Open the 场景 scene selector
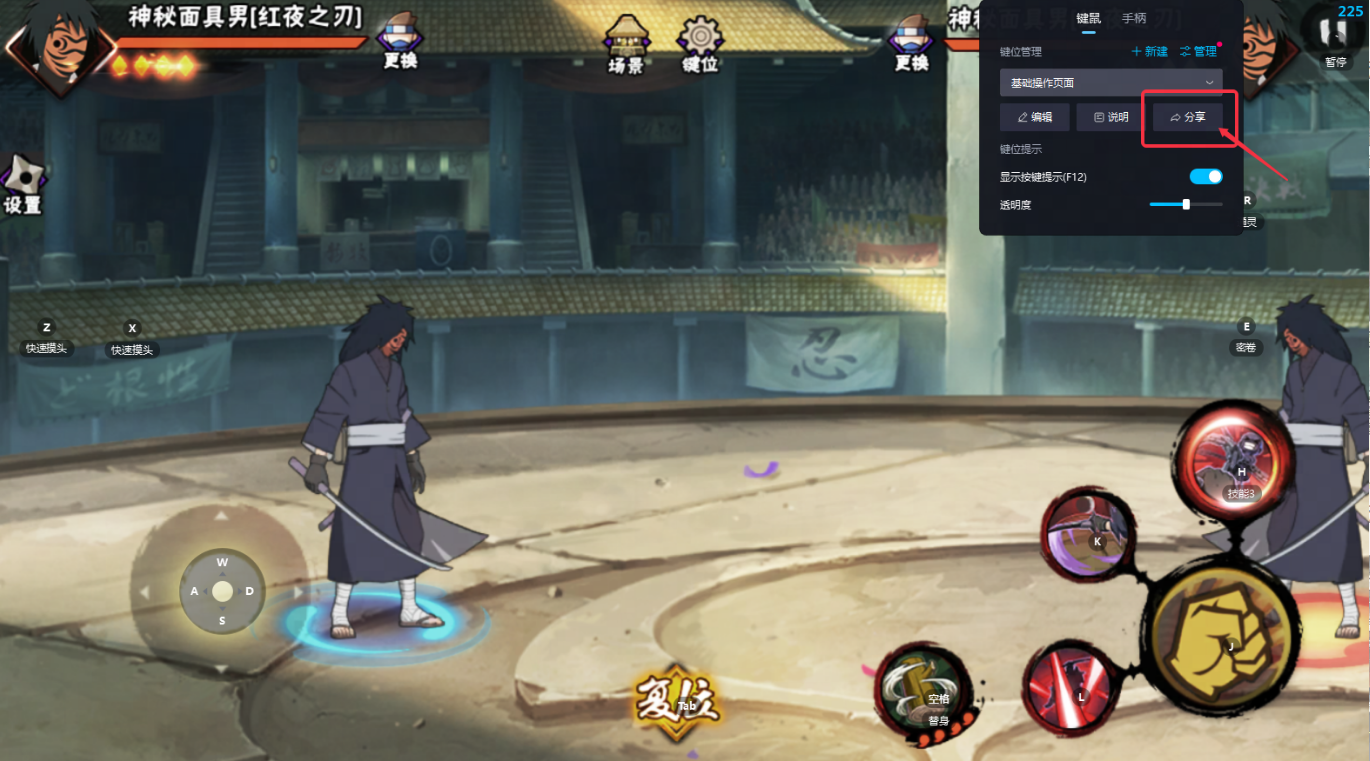This screenshot has width=1370, height=761. [626, 45]
